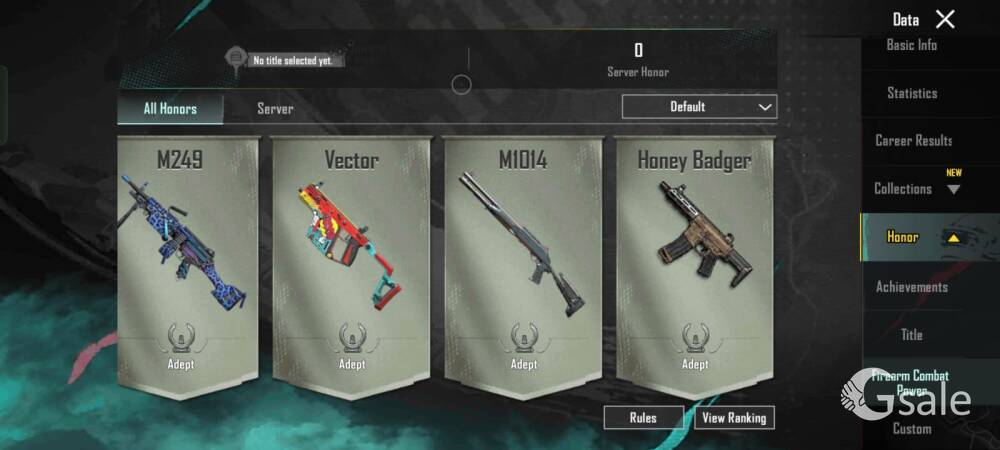1000x450 pixels.
Task: Open the Basic Info section
Action: point(912,45)
